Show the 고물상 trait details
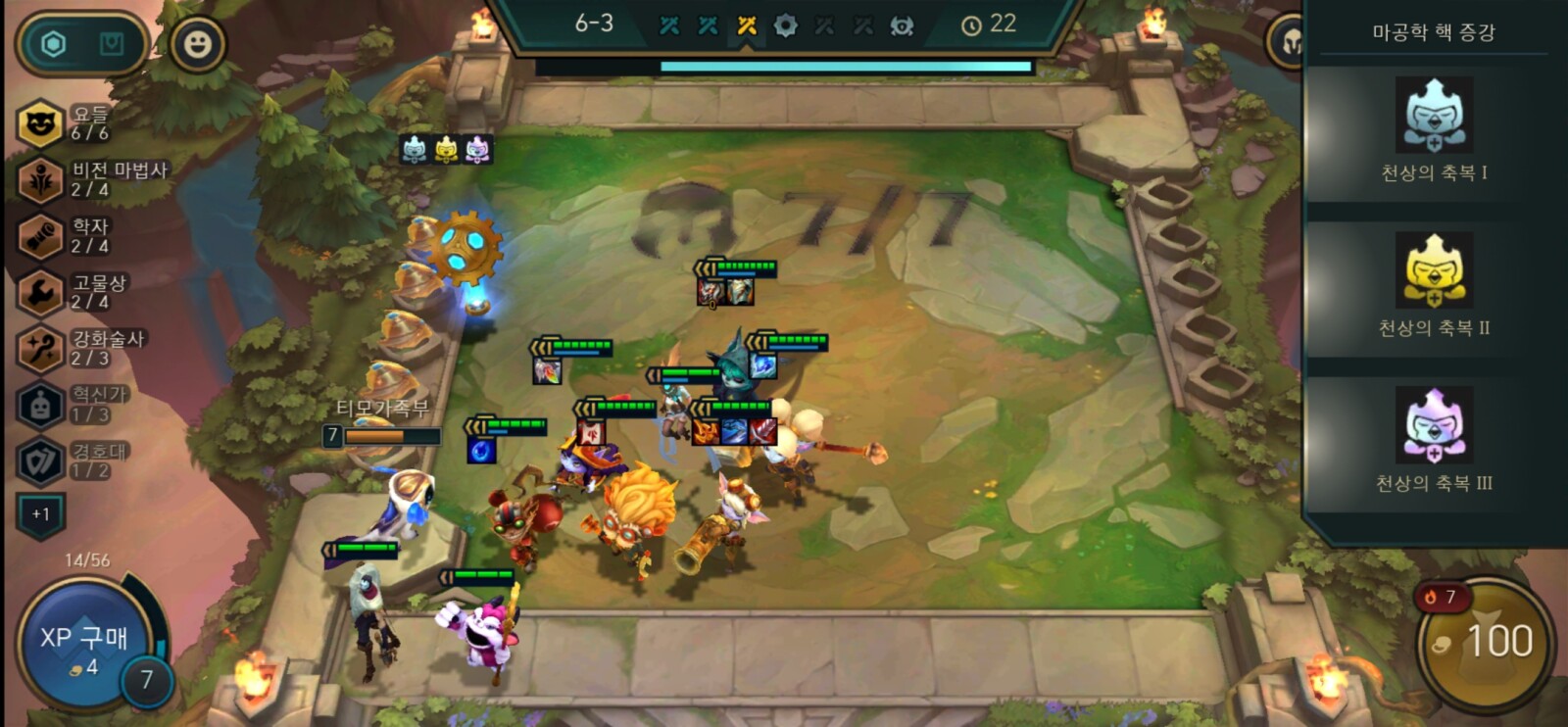This screenshot has height=727, width=1568. (x=41, y=292)
